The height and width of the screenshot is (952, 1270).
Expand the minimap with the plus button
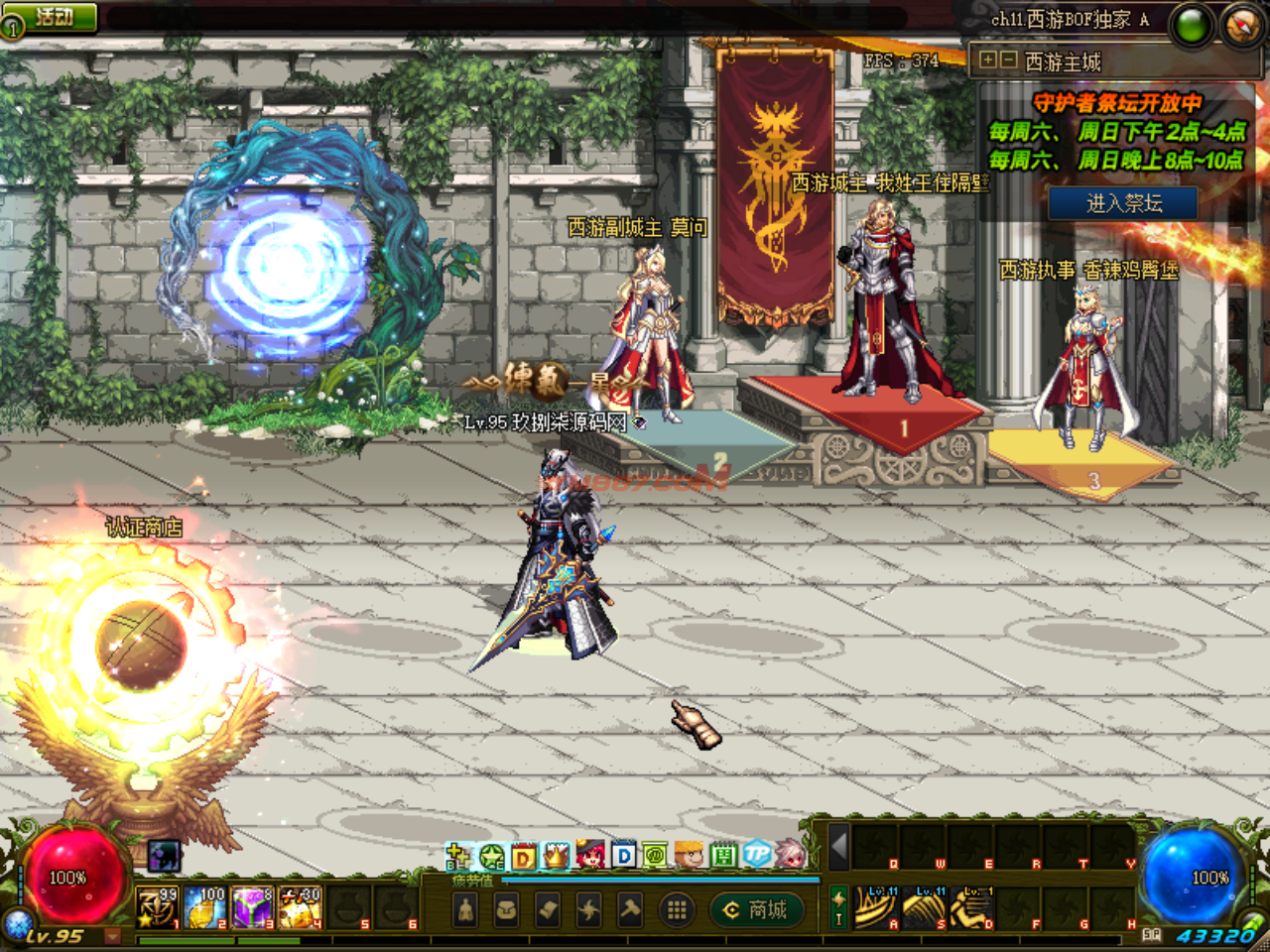click(987, 60)
